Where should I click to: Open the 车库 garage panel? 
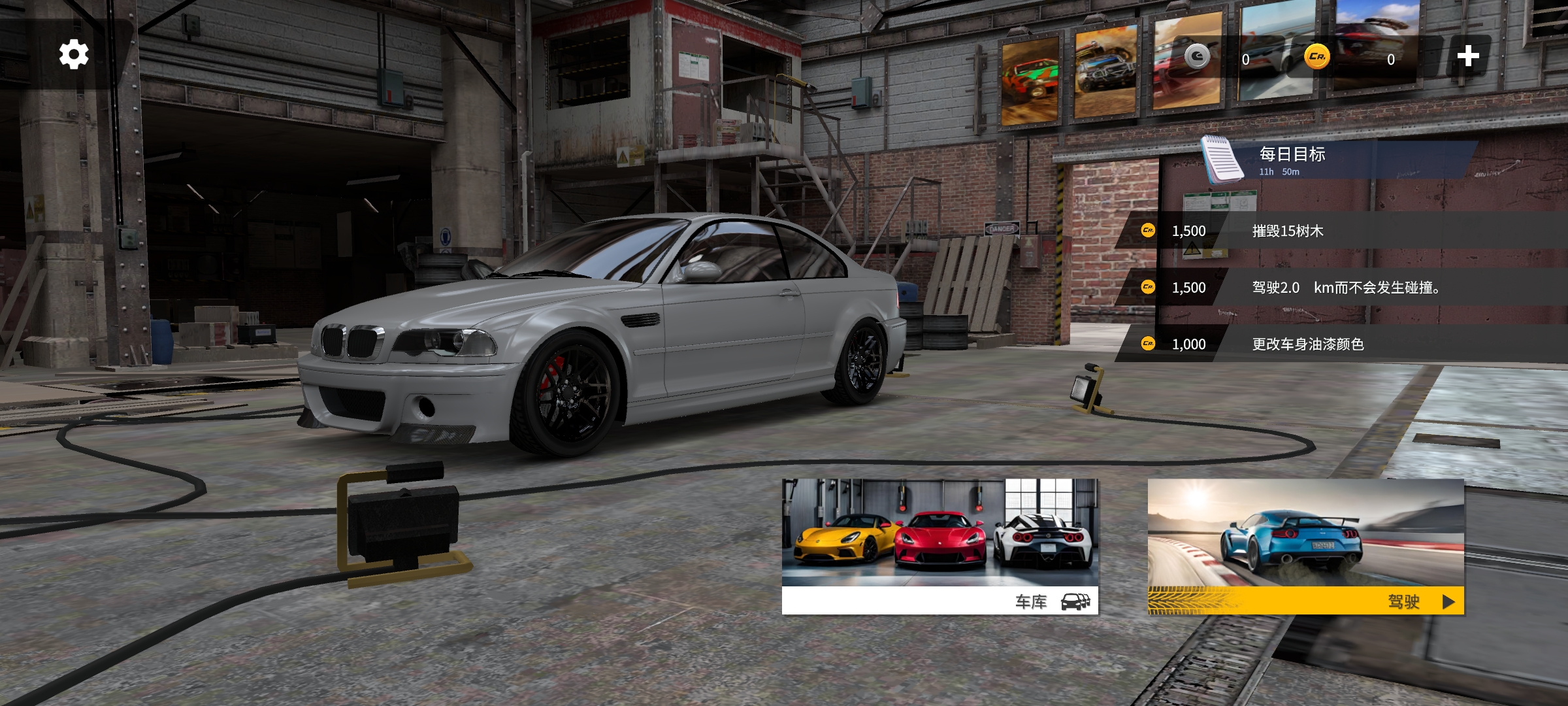click(939, 546)
